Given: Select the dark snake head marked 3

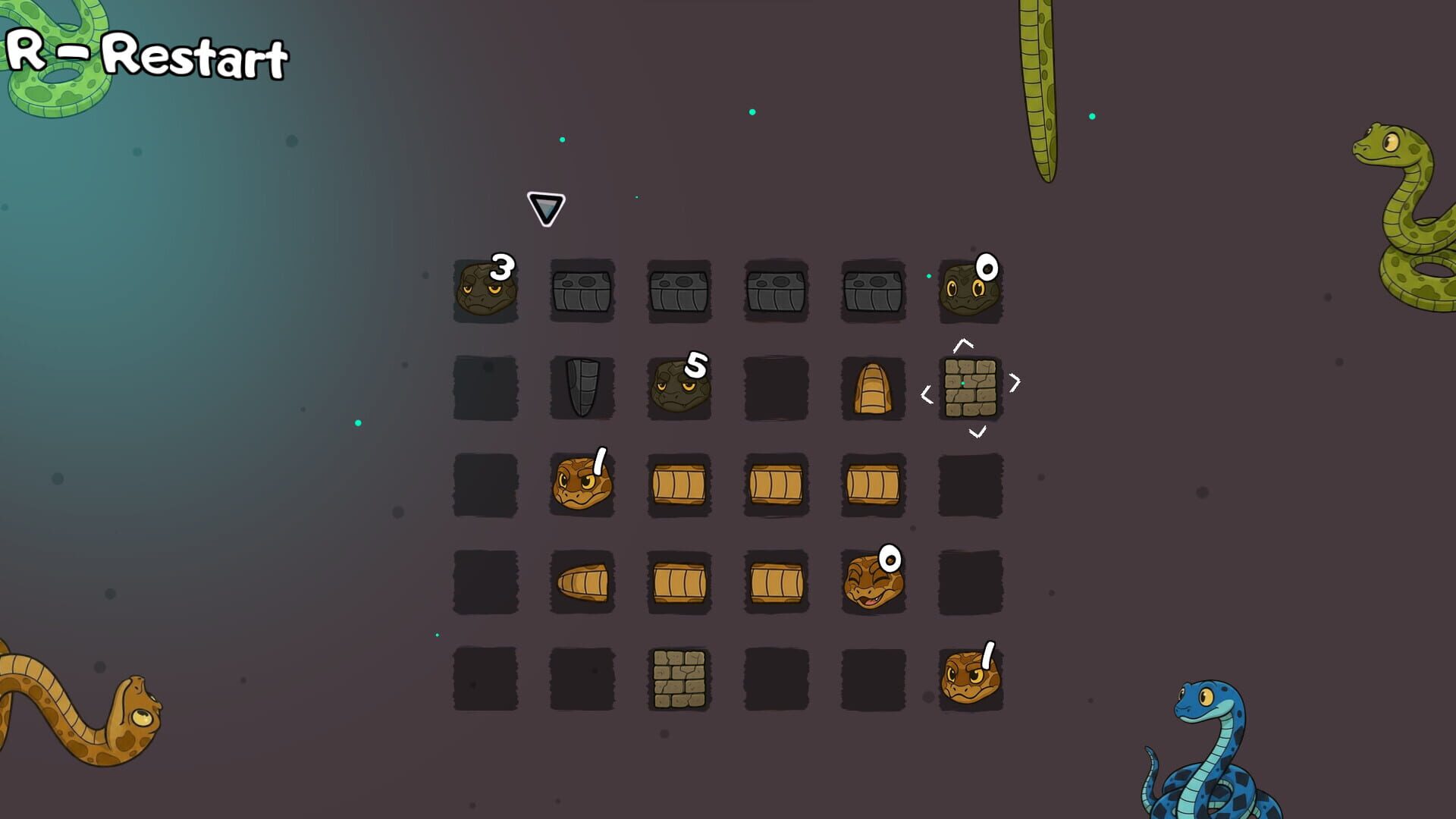Looking at the screenshot, I should (485, 292).
